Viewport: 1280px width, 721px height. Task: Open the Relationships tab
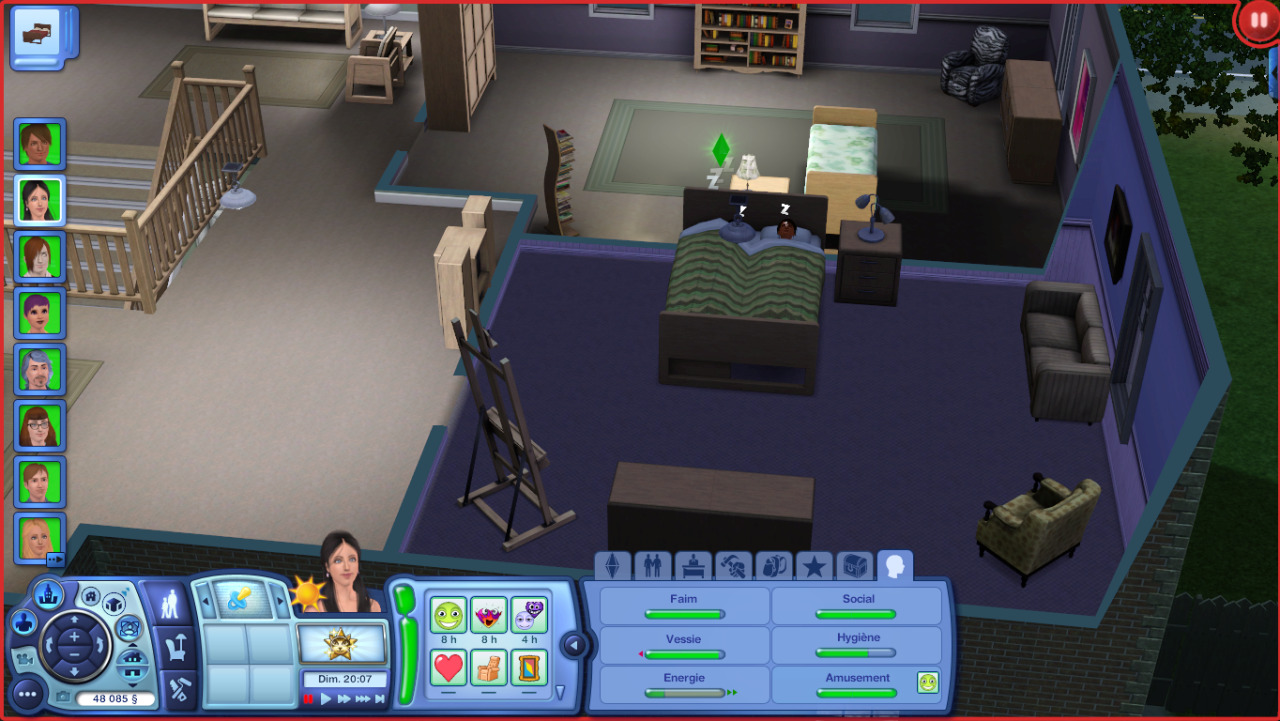point(652,566)
